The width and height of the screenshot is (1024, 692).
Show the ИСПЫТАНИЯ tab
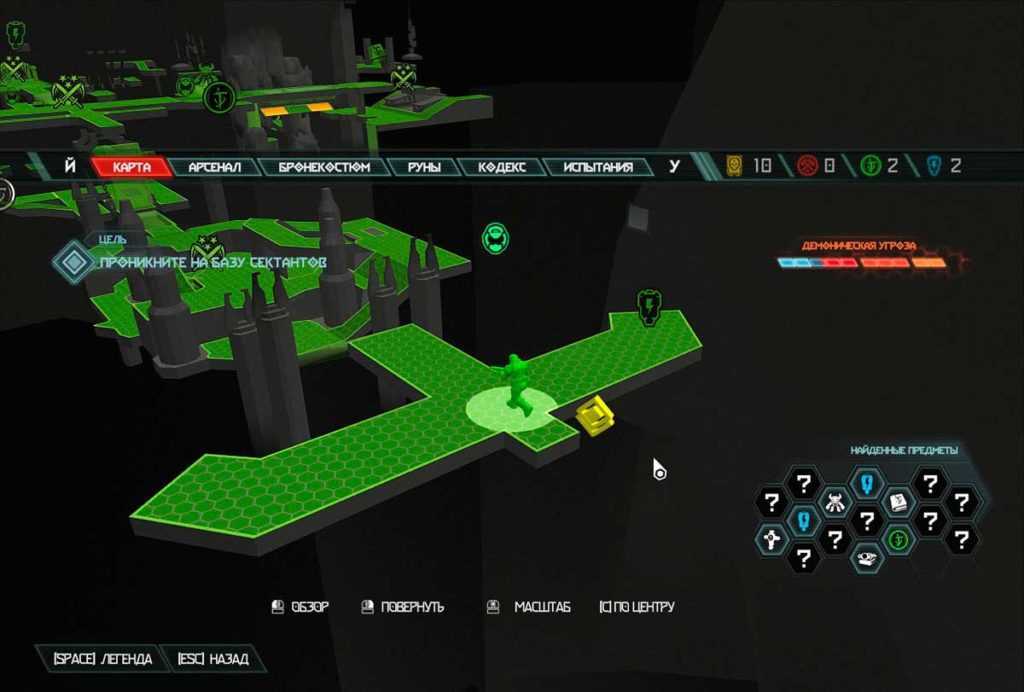(x=597, y=167)
